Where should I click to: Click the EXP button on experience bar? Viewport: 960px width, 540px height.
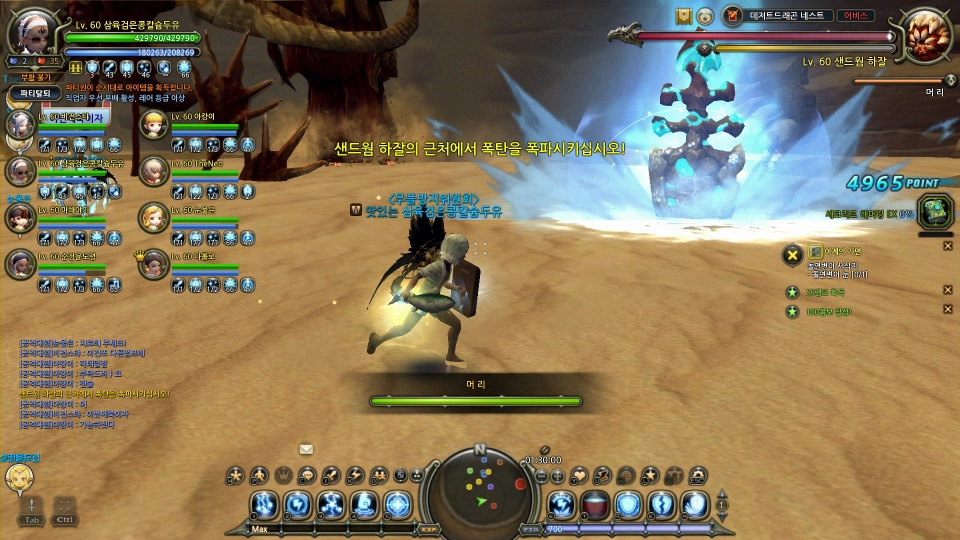coord(429,528)
